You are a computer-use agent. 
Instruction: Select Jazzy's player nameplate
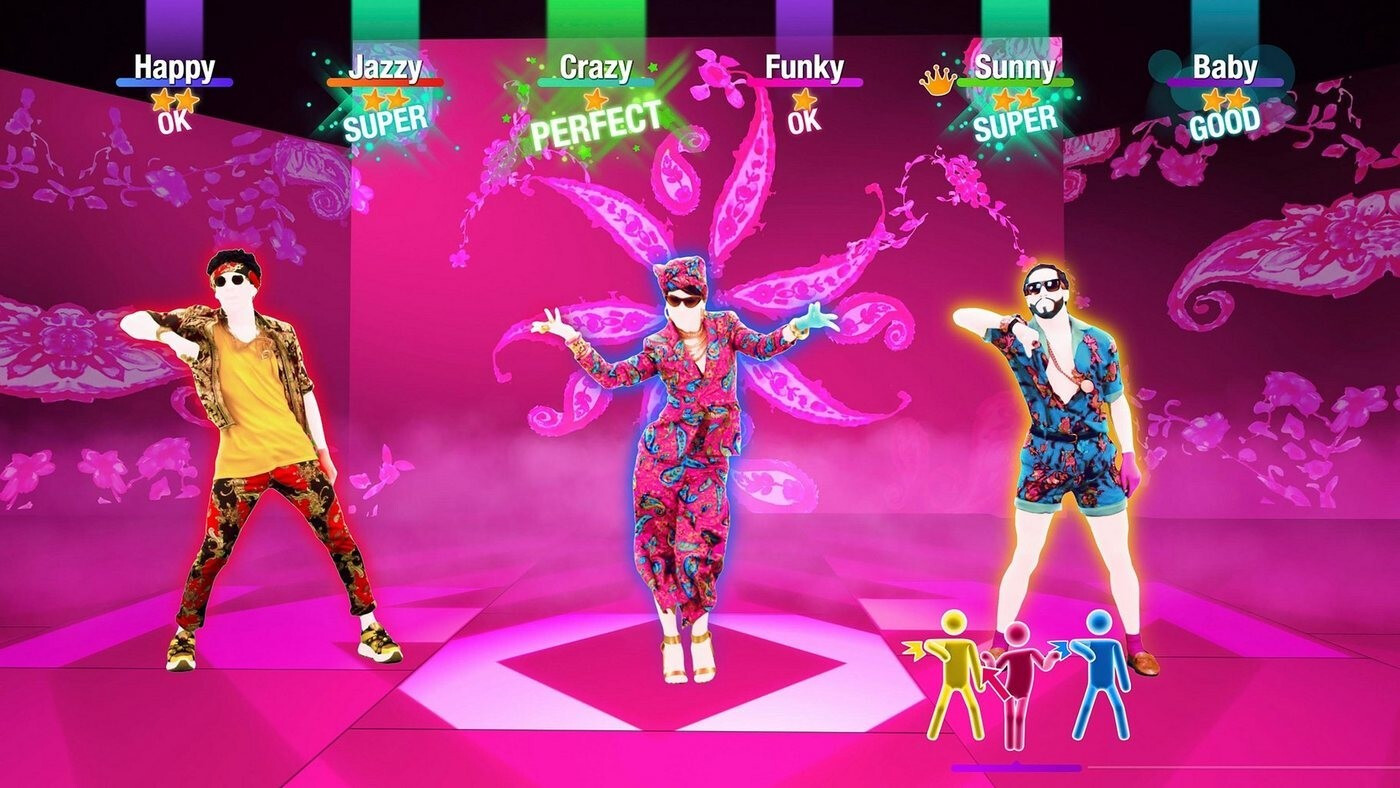pyautogui.click(x=385, y=68)
